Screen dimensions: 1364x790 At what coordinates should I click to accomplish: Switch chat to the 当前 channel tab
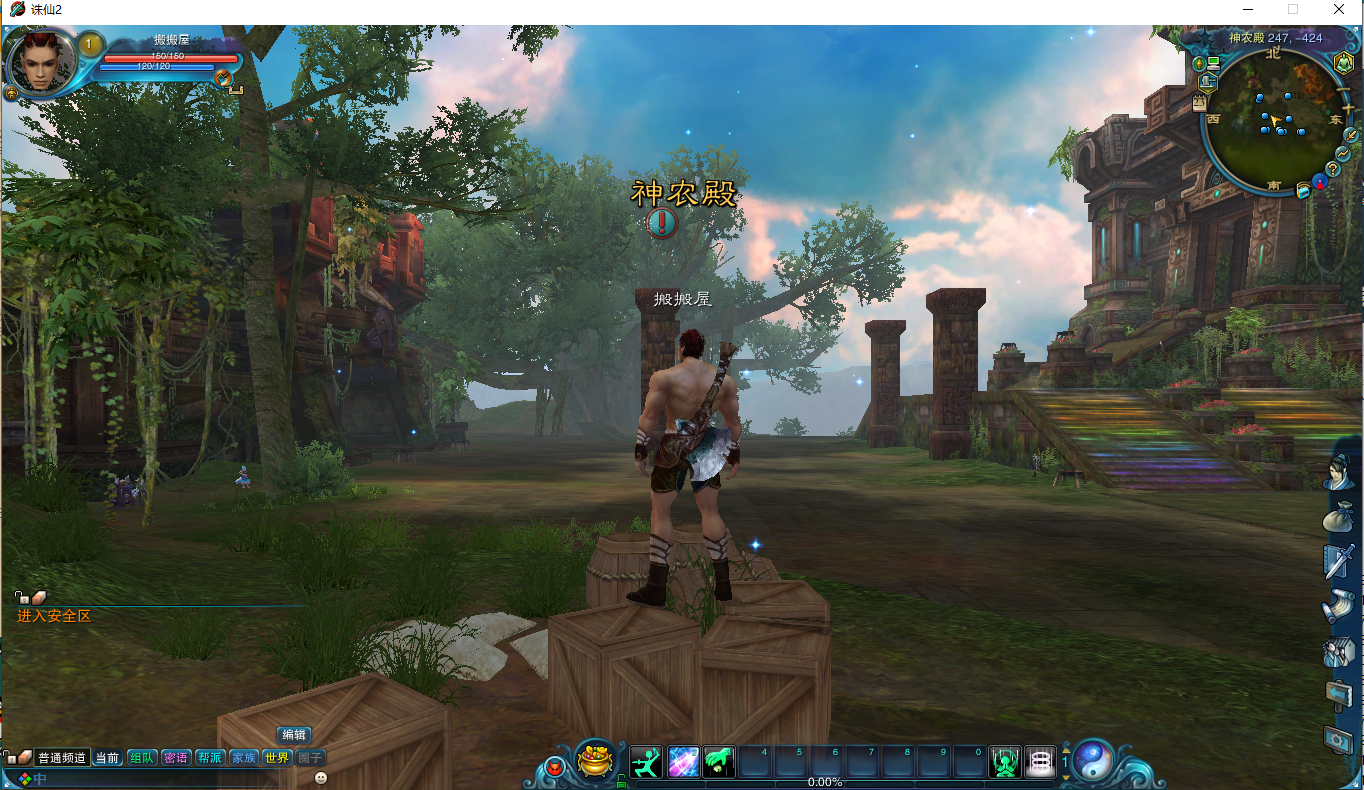(x=107, y=758)
